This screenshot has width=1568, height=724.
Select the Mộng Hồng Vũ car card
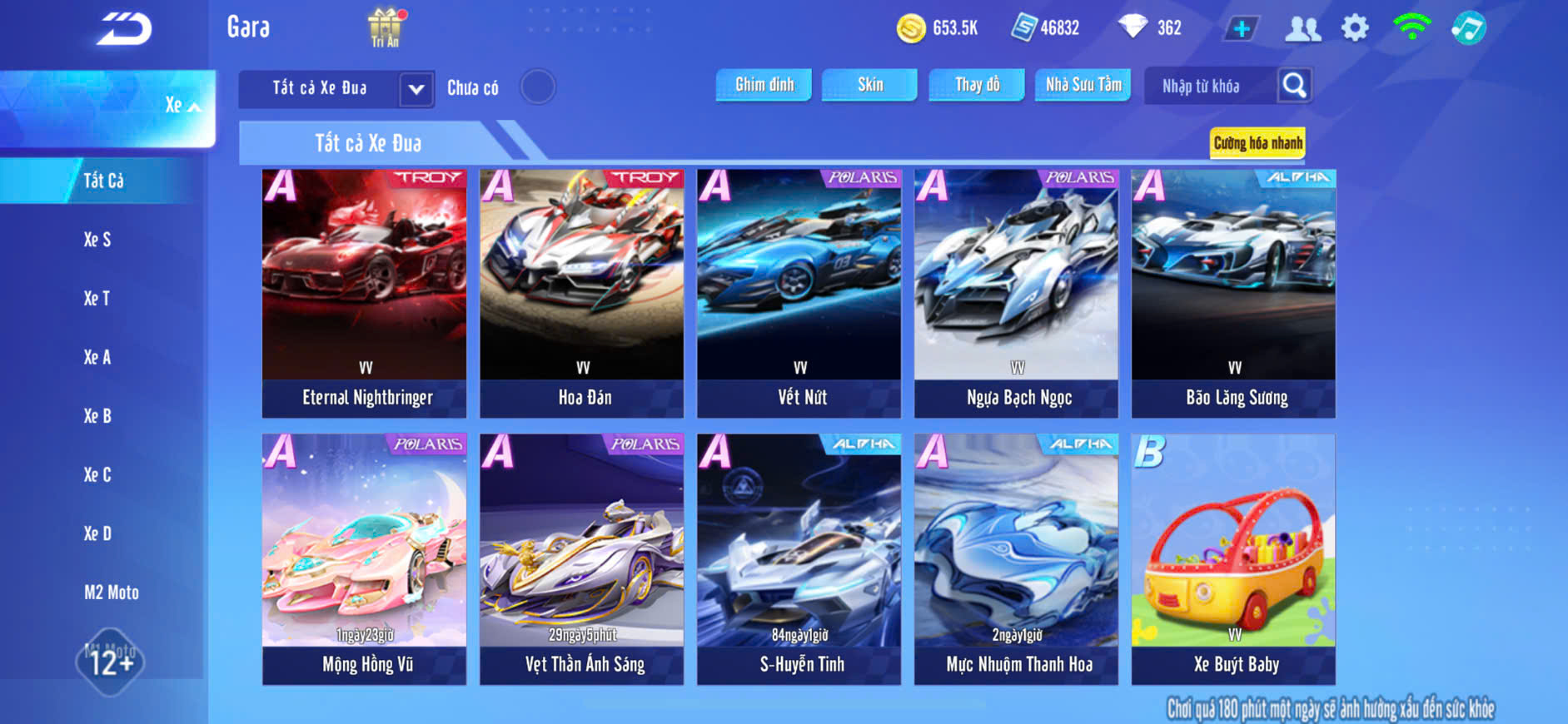click(365, 558)
